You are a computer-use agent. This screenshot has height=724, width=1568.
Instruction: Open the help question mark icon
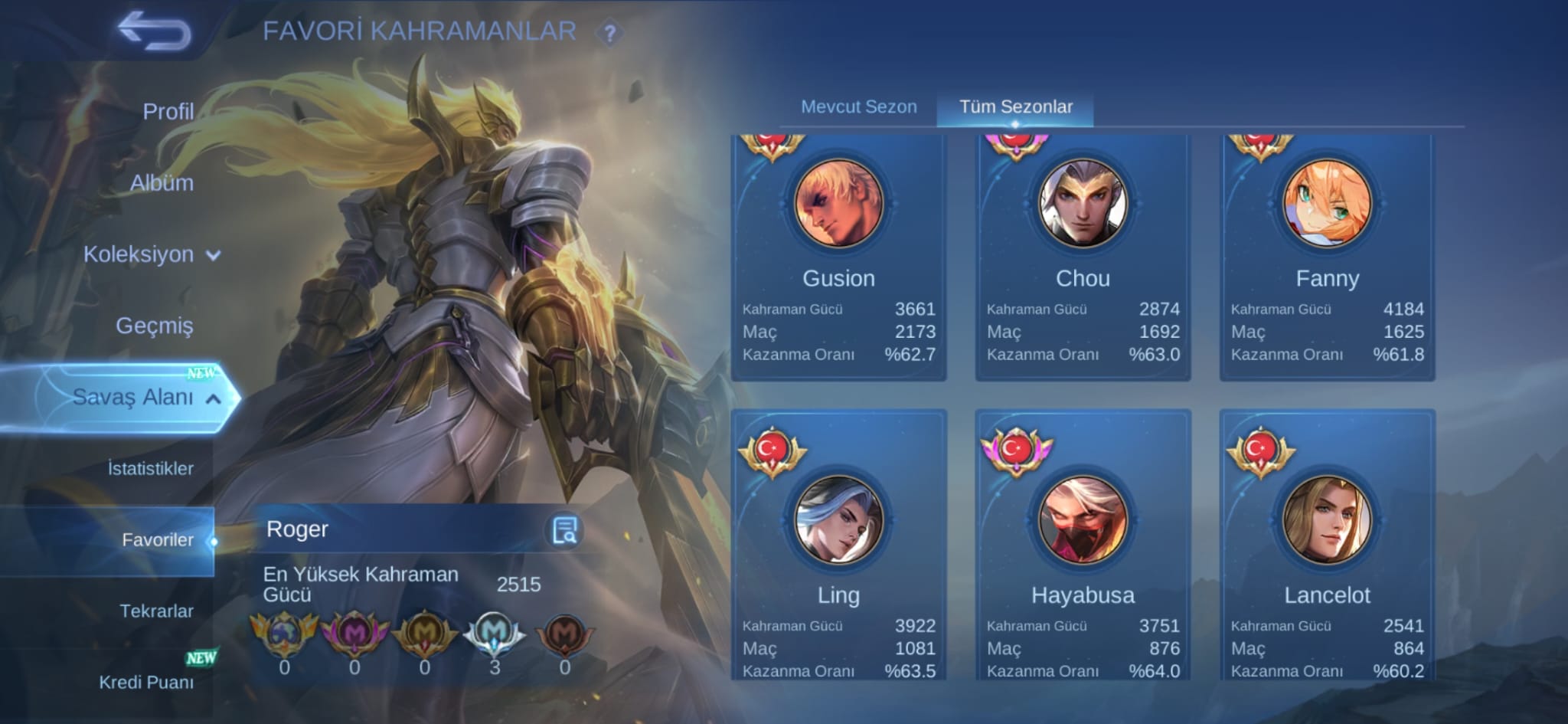coord(609,32)
